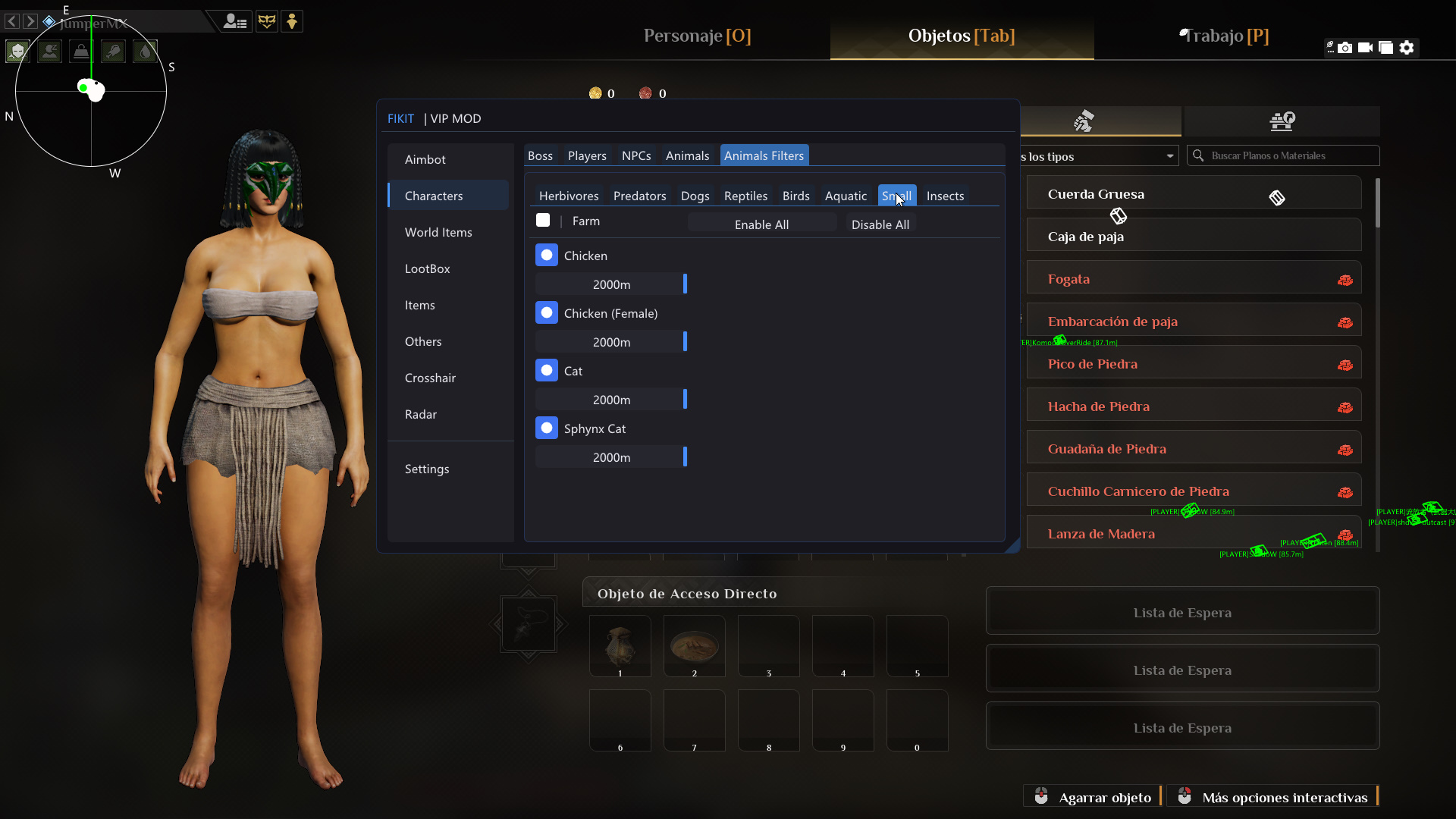Click the drumstick hunger status icon
Image resolution: width=1456 pixels, height=819 pixels.
click(x=113, y=51)
